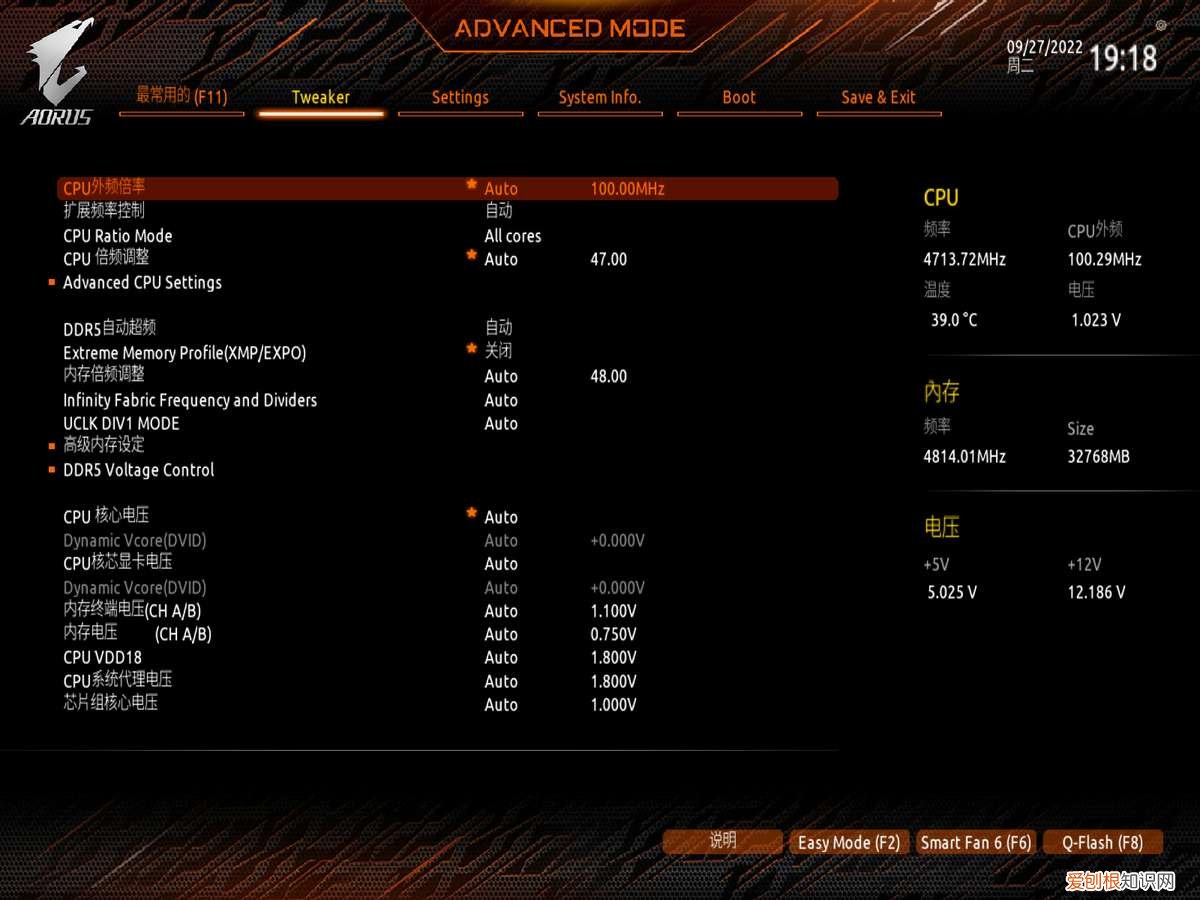Switch to the Settings tab
Image resolution: width=1200 pixels, height=900 pixels.
(460, 98)
